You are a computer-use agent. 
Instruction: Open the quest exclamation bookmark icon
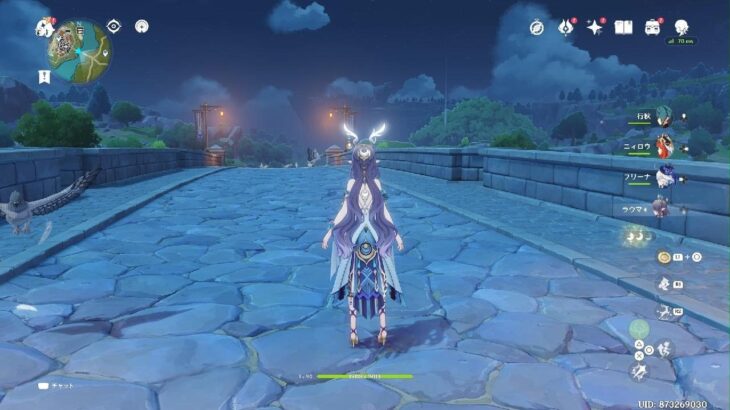point(45,76)
